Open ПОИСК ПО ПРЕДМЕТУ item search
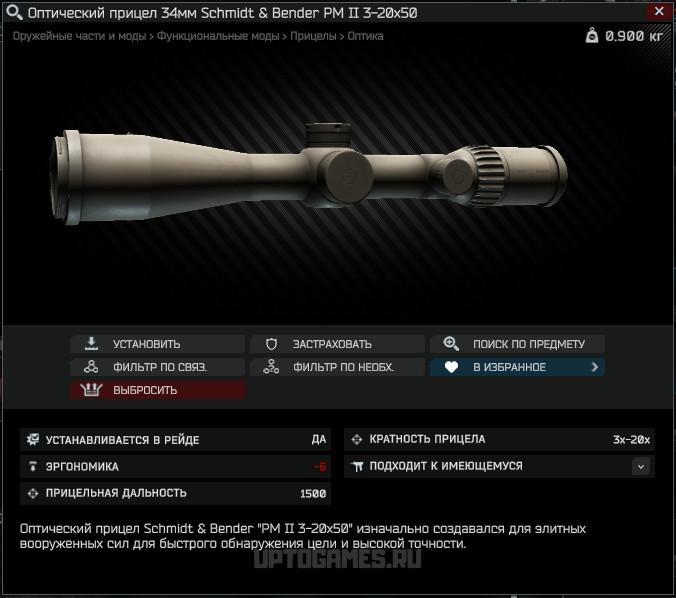 click(517, 344)
